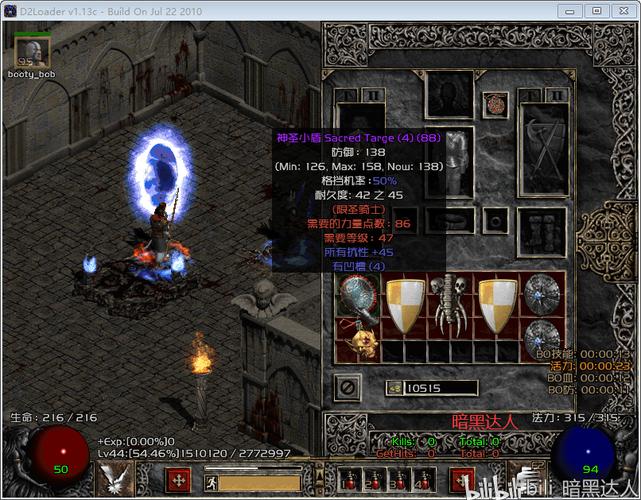The image size is (641, 500).
Task: Click the booty_bob character portrait
Action: (x=33, y=50)
